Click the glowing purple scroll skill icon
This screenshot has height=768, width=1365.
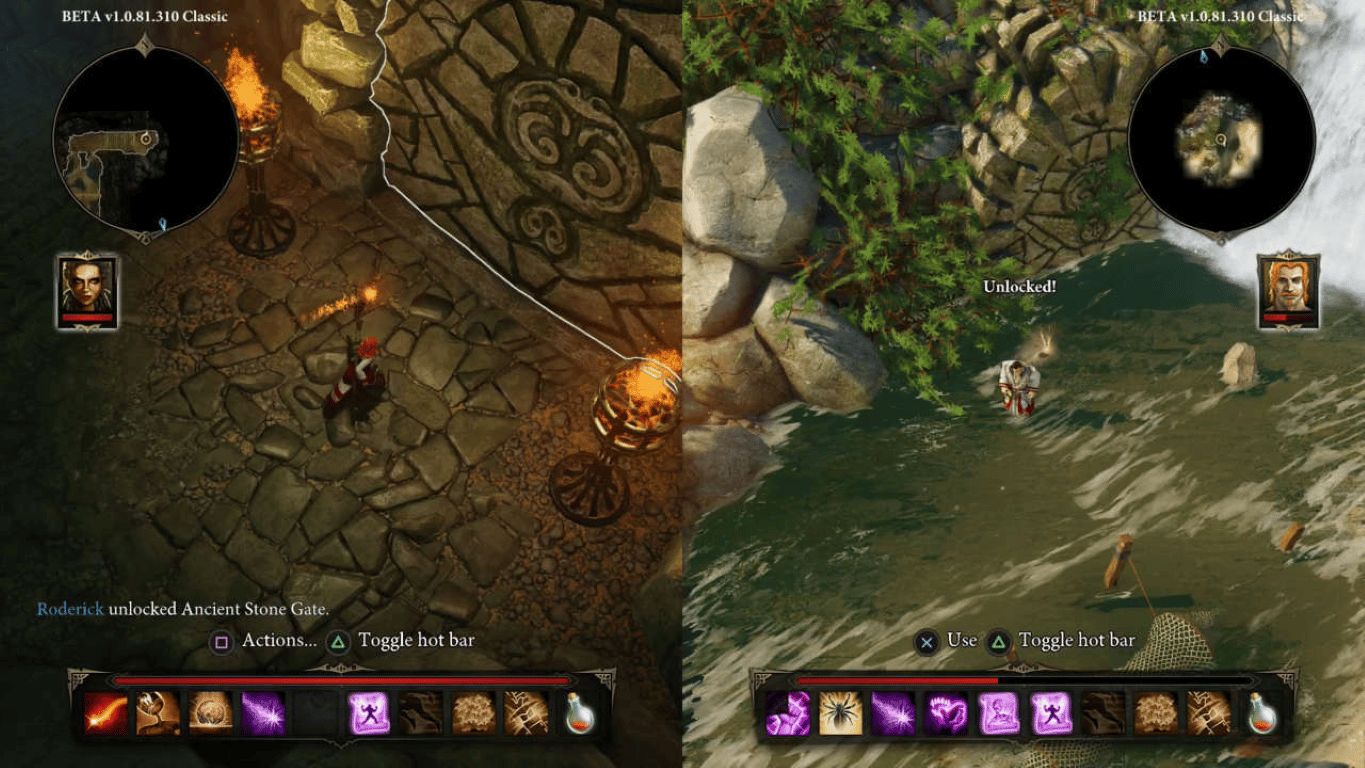tap(370, 711)
